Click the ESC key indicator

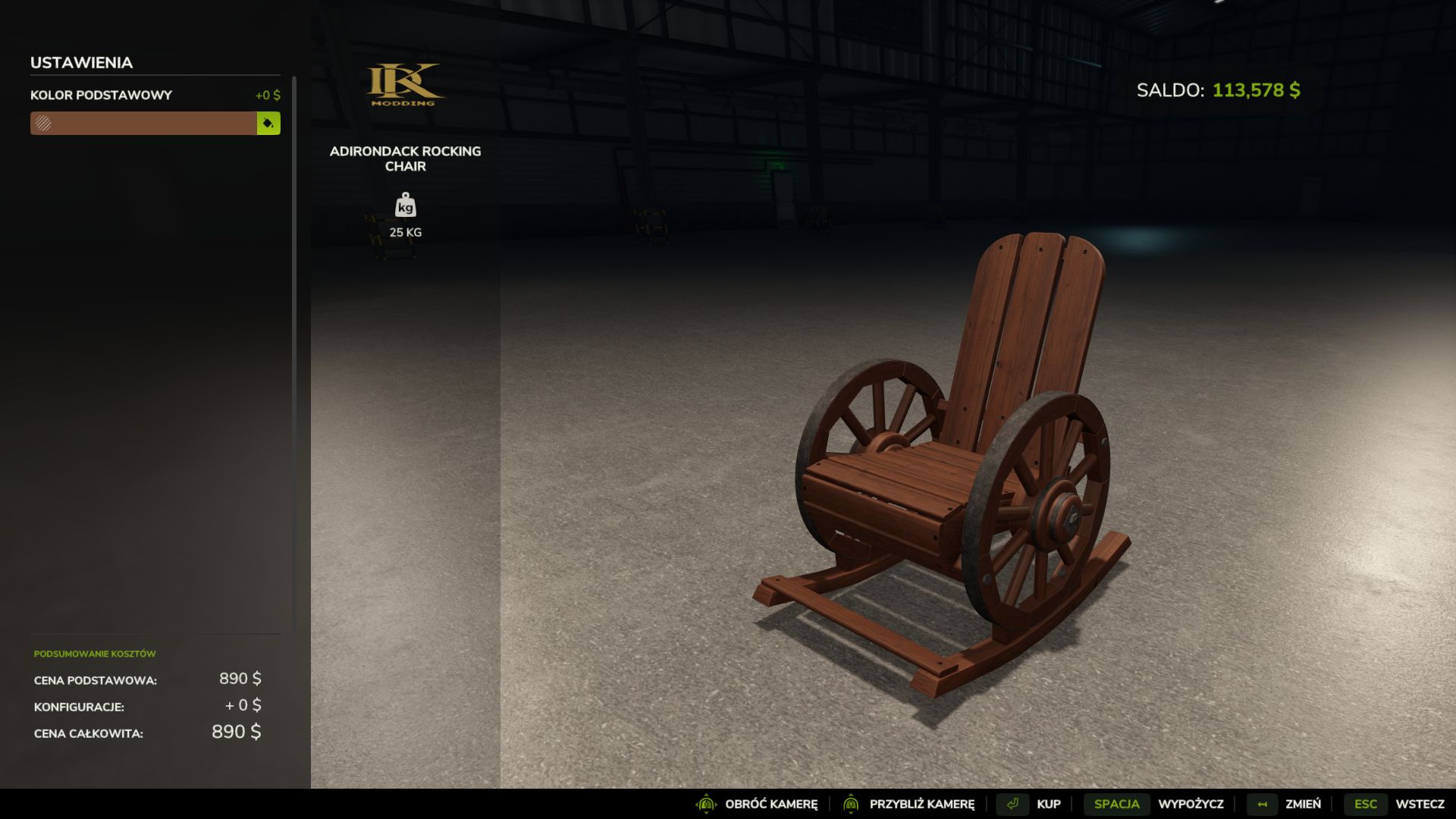(1366, 803)
